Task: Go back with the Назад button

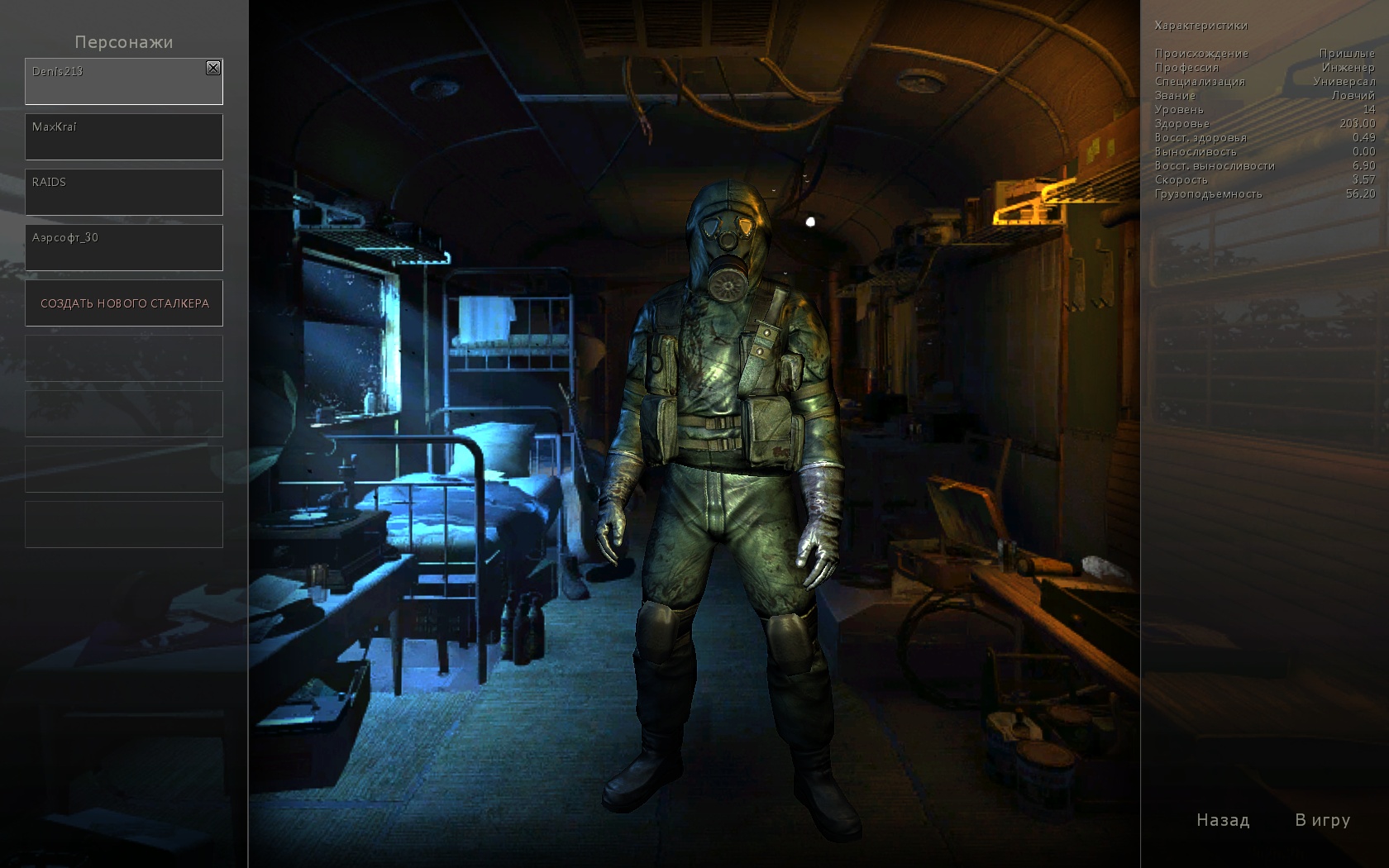Action: click(x=1223, y=820)
